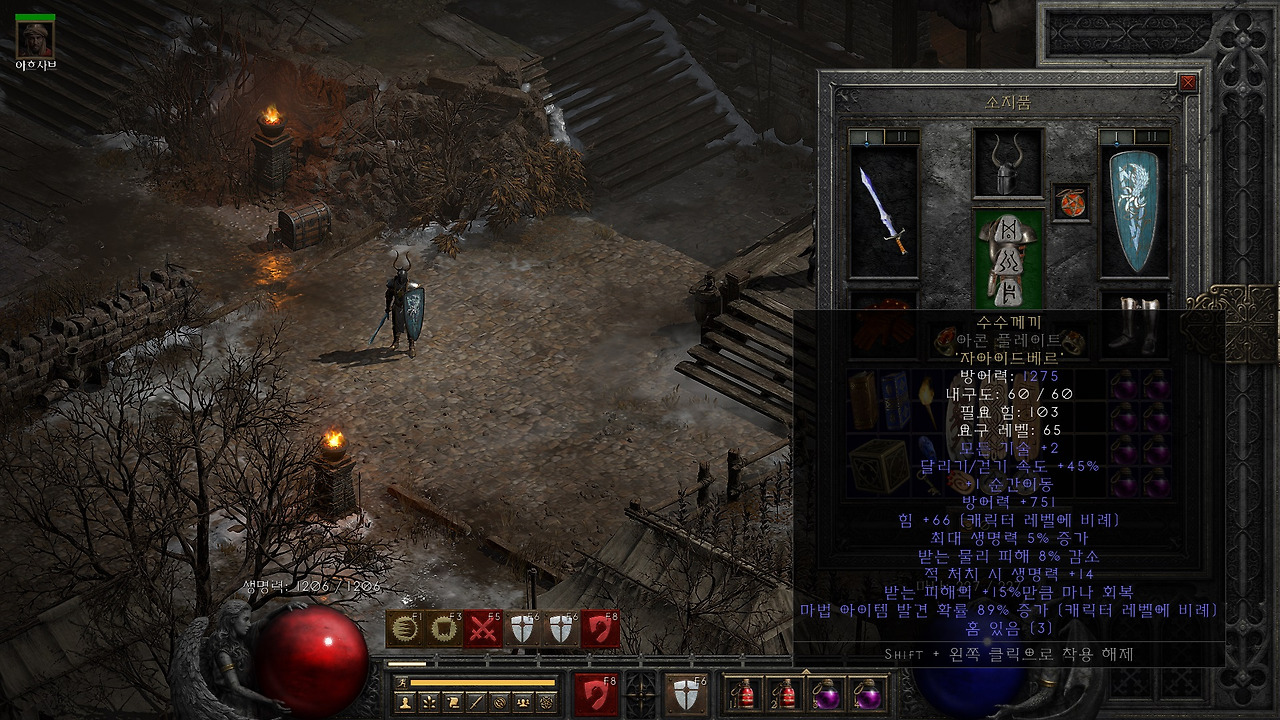Click the mercenary portrait
Image resolution: width=1280 pixels, height=720 pixels.
click(x=35, y=39)
